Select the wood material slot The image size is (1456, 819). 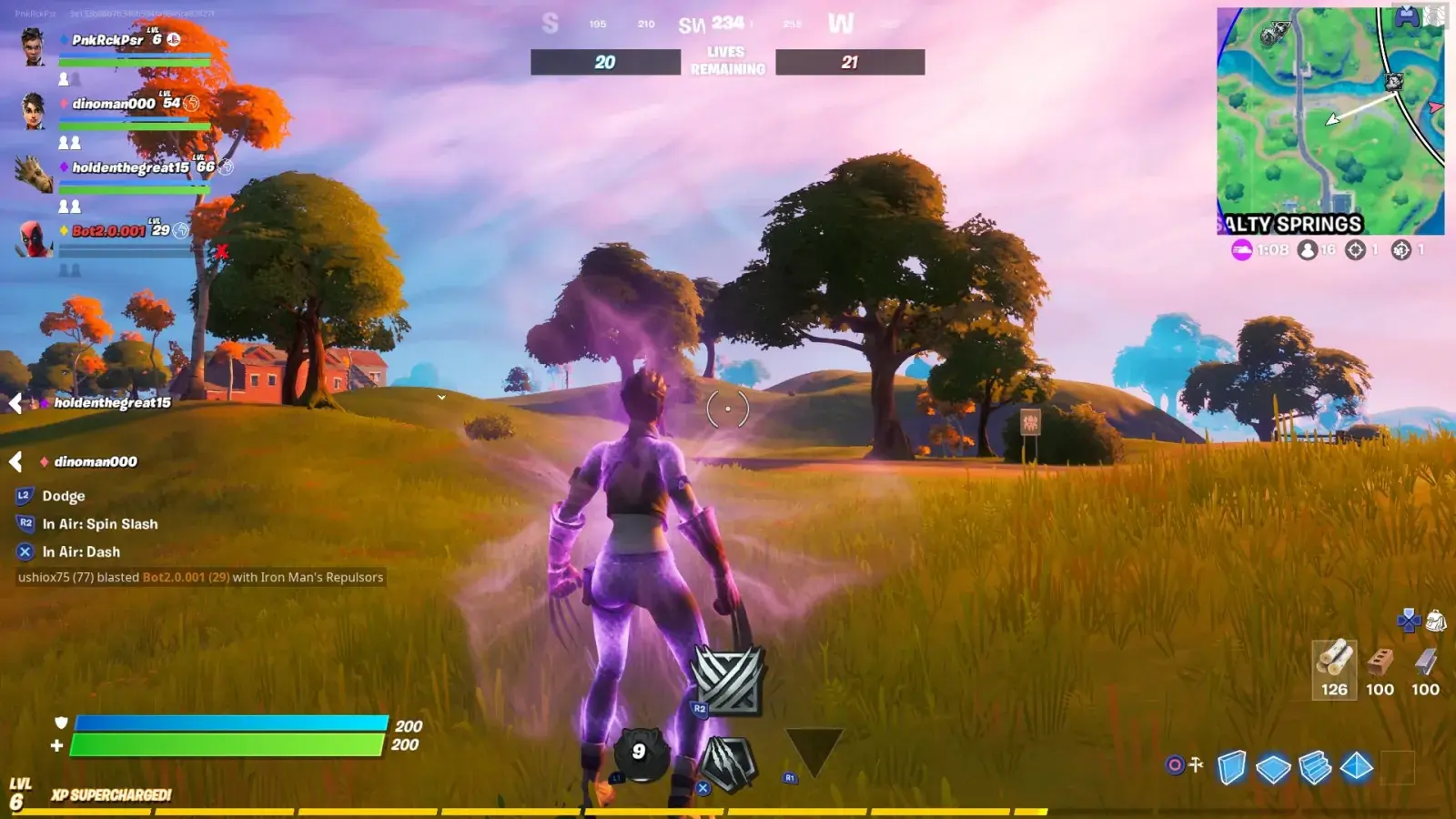(x=1334, y=669)
